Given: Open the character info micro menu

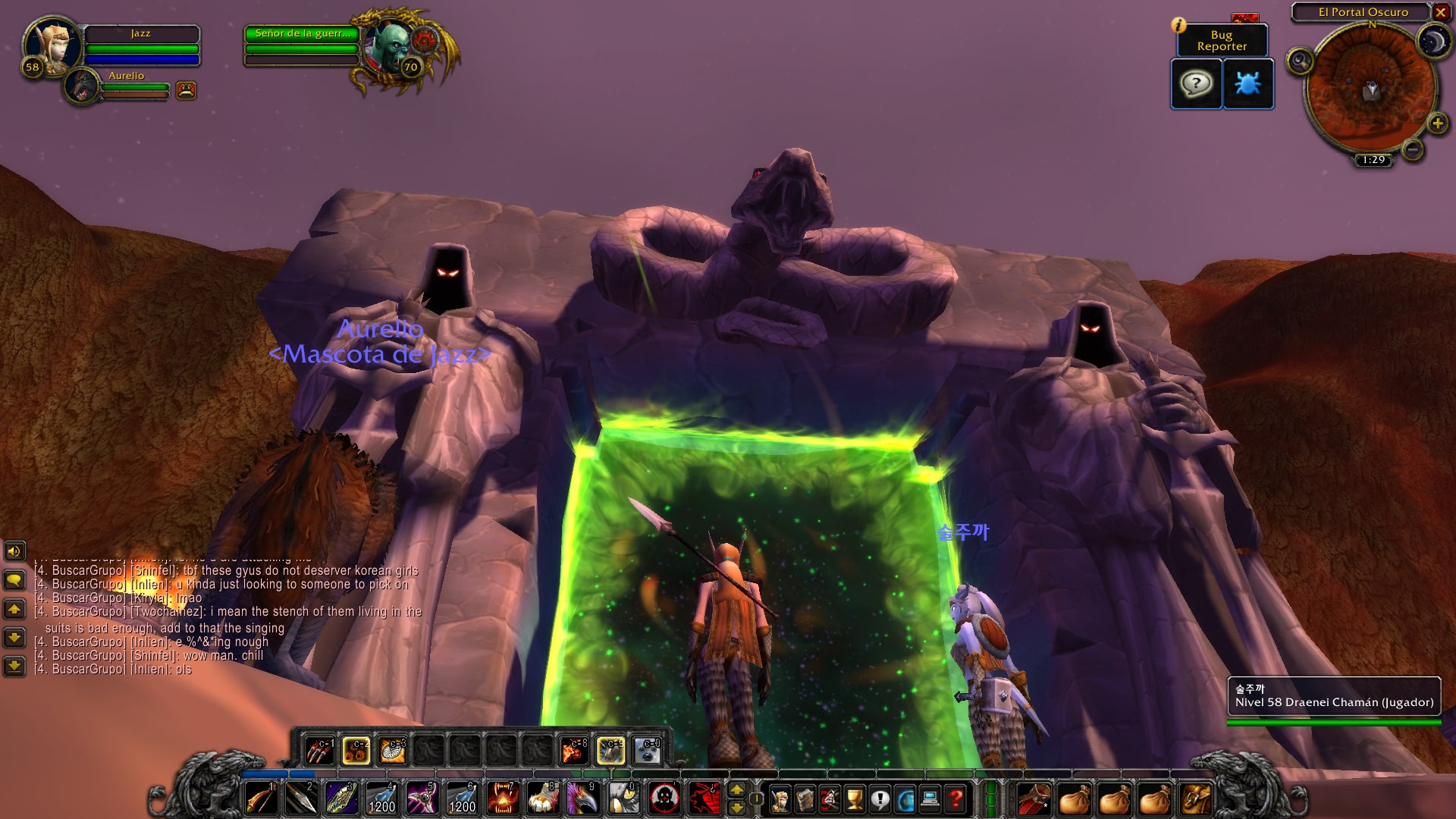Looking at the screenshot, I should [780, 800].
